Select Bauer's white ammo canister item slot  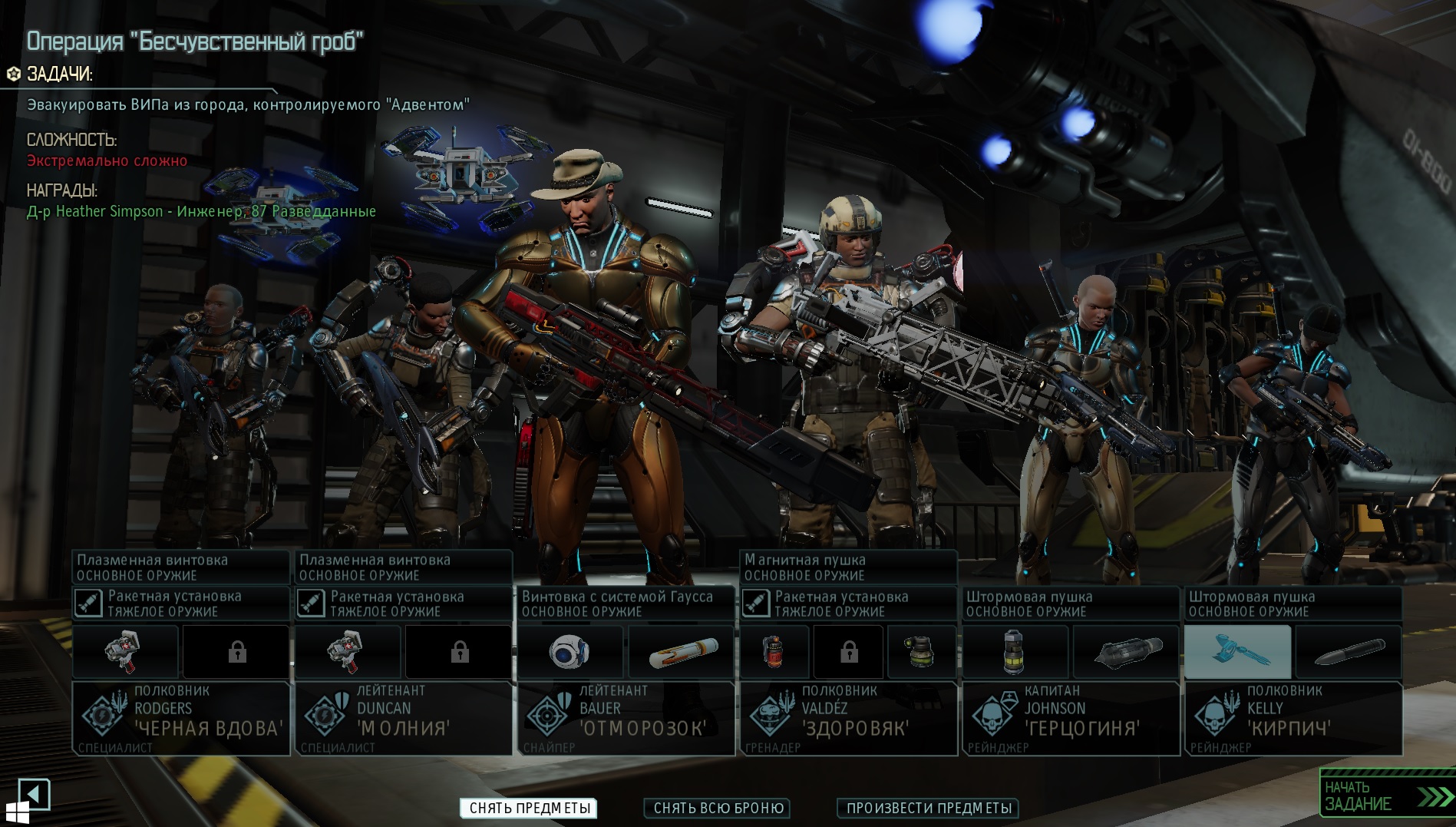pyautogui.click(x=682, y=653)
